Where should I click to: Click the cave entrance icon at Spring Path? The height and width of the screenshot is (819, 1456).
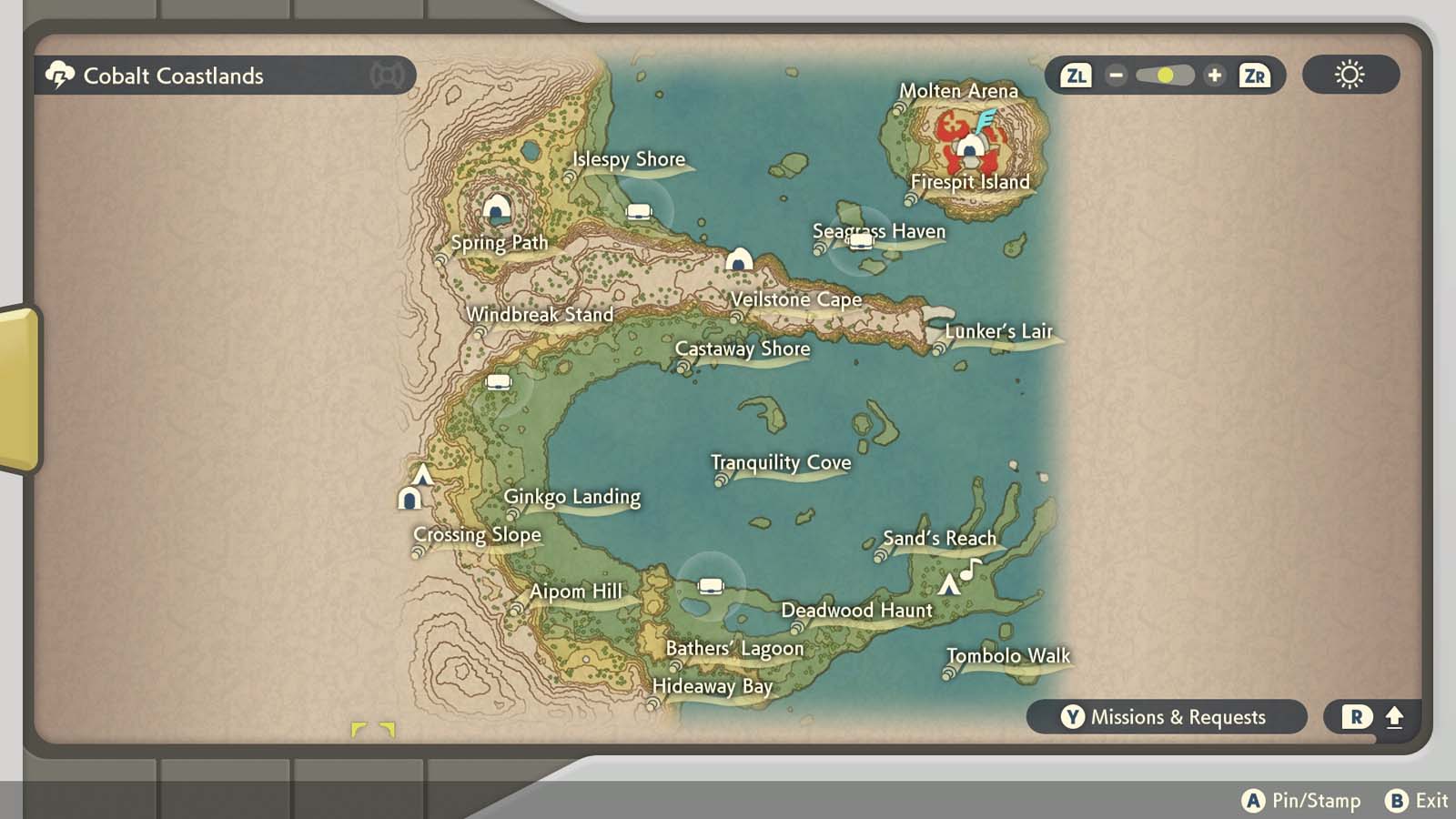pos(496,207)
